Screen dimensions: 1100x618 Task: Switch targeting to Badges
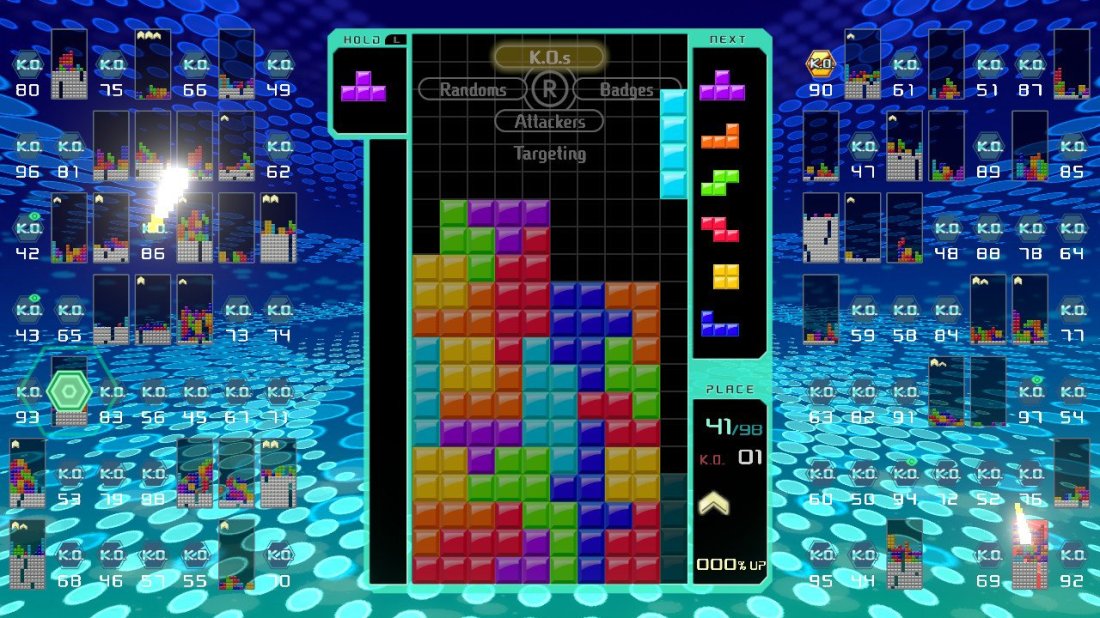[x=626, y=90]
